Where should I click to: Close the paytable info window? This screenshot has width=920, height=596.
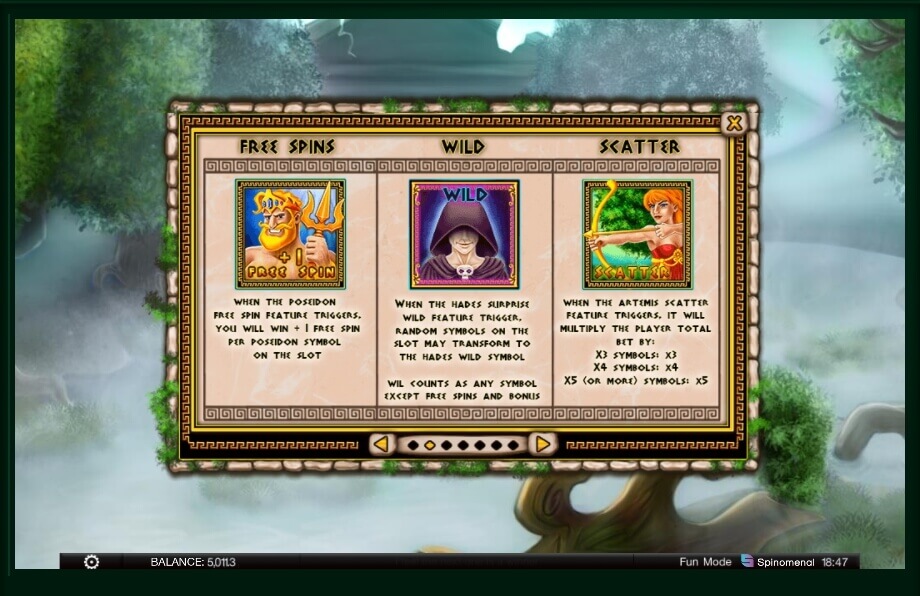[734, 123]
